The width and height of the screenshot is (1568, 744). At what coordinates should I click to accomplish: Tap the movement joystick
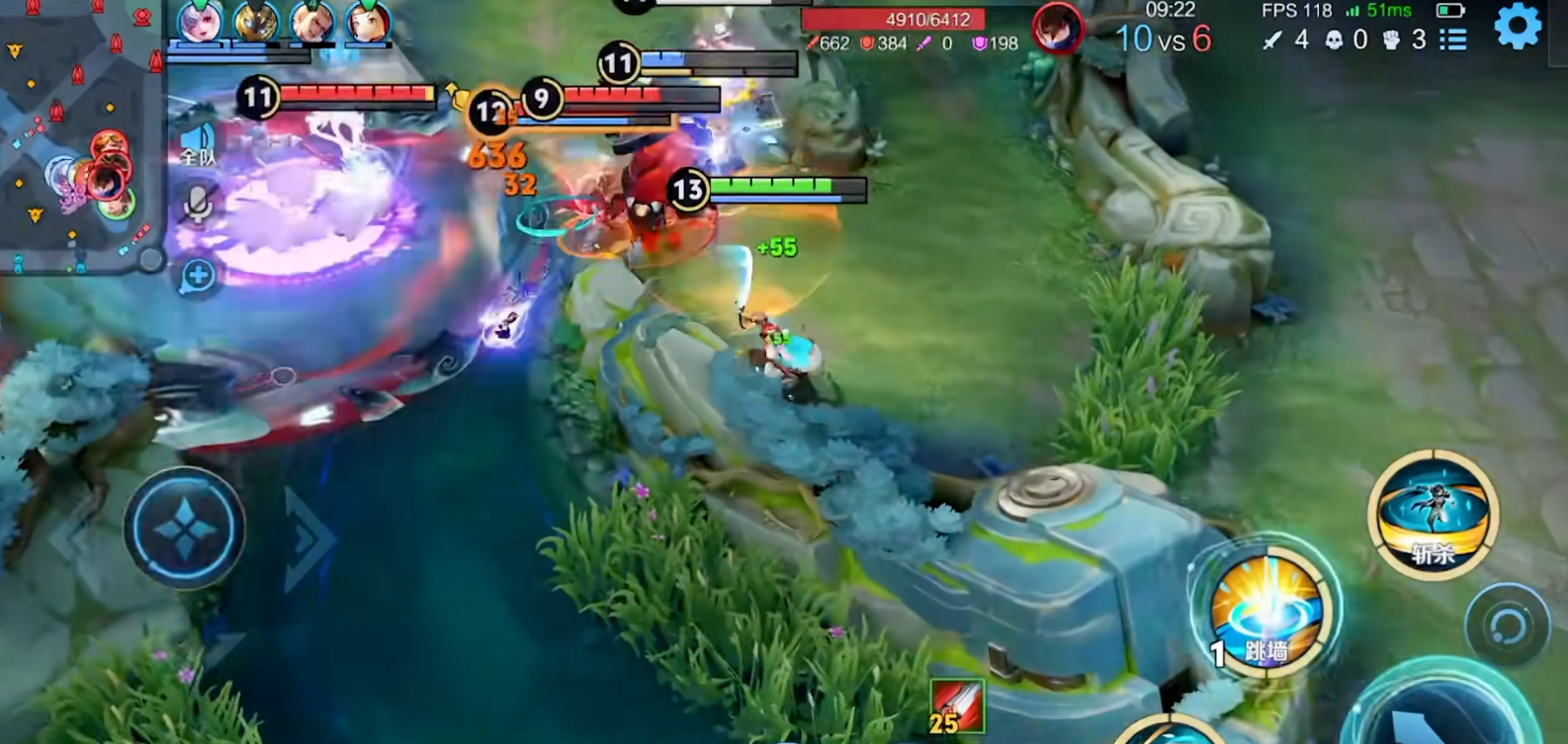click(184, 529)
